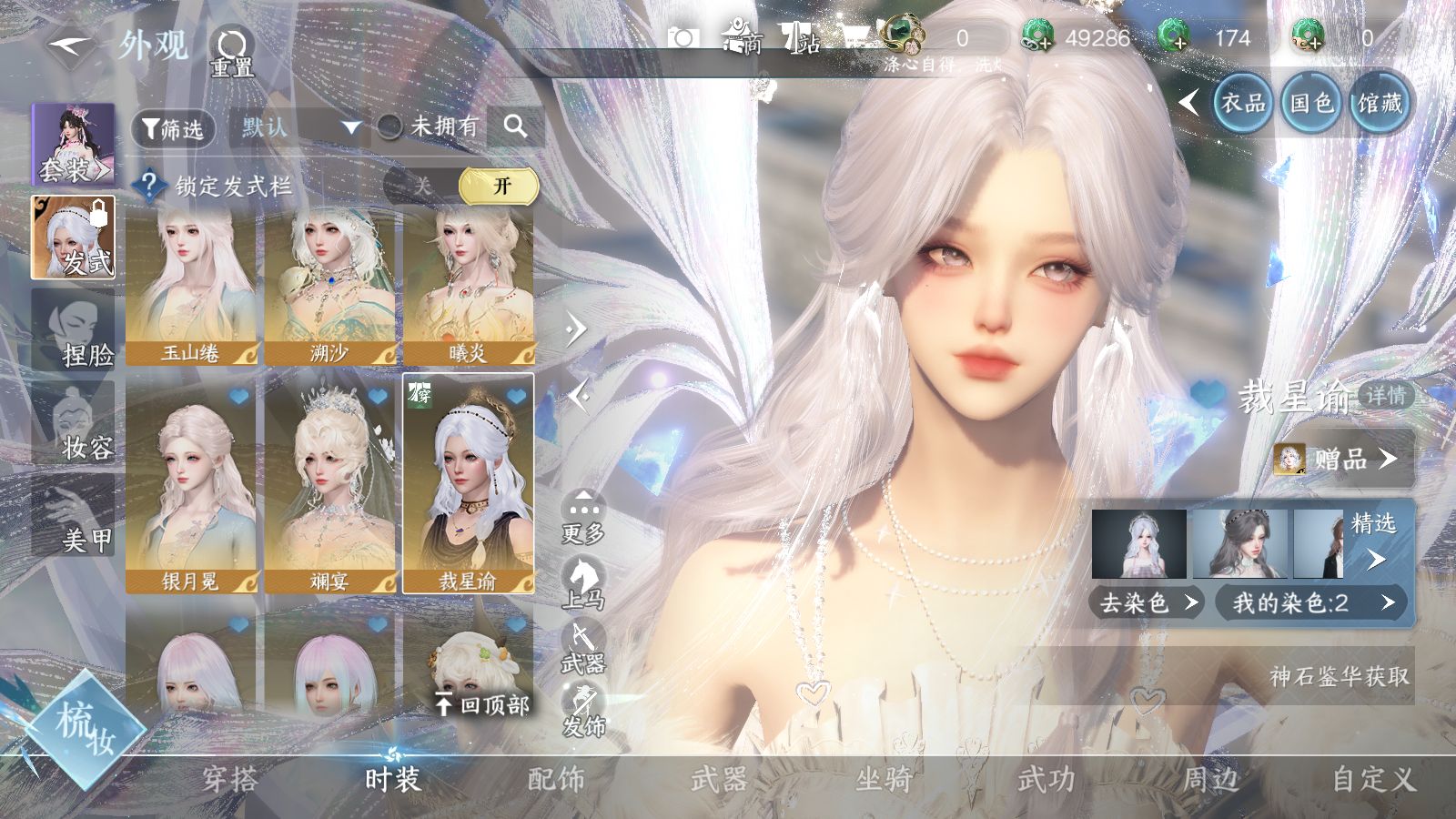The height and width of the screenshot is (819, 1456).
Task: Switch to the 捏脸 face category
Action: coord(74,330)
